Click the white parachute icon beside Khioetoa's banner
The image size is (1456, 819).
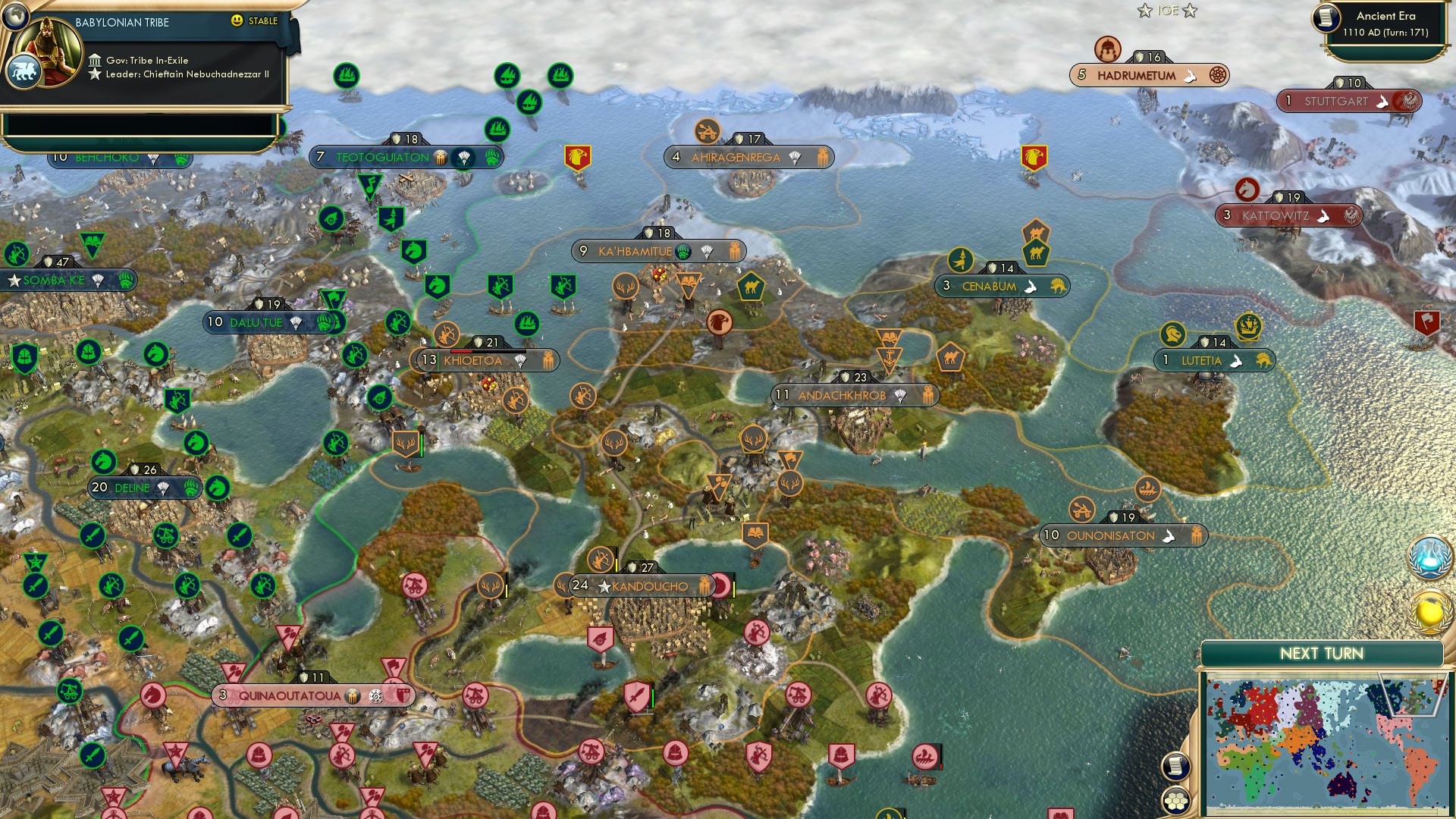pos(522,362)
